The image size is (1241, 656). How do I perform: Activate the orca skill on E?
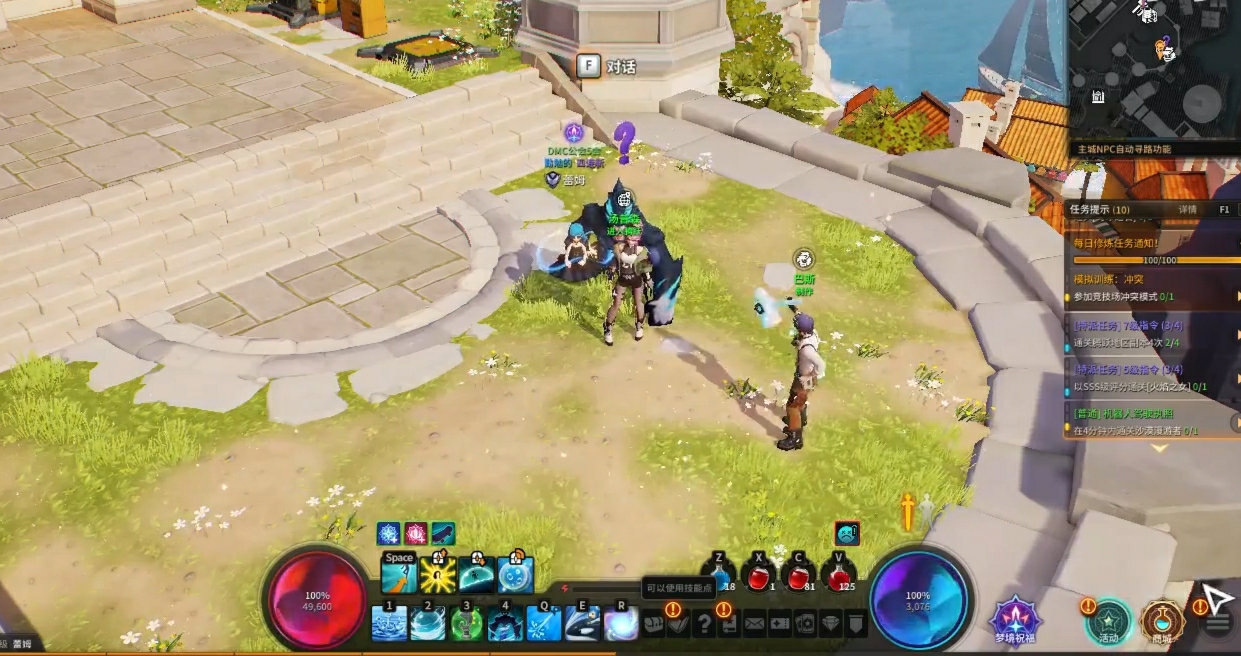click(582, 624)
